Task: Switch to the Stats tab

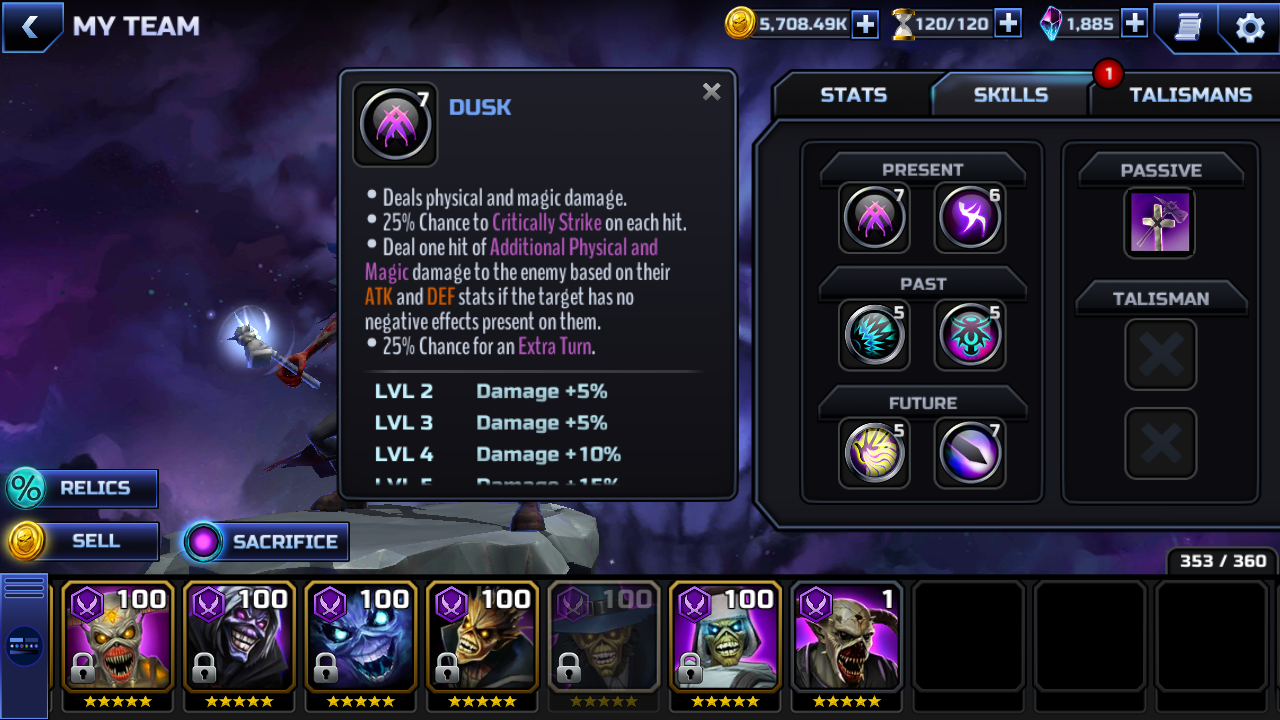Action: (x=853, y=95)
